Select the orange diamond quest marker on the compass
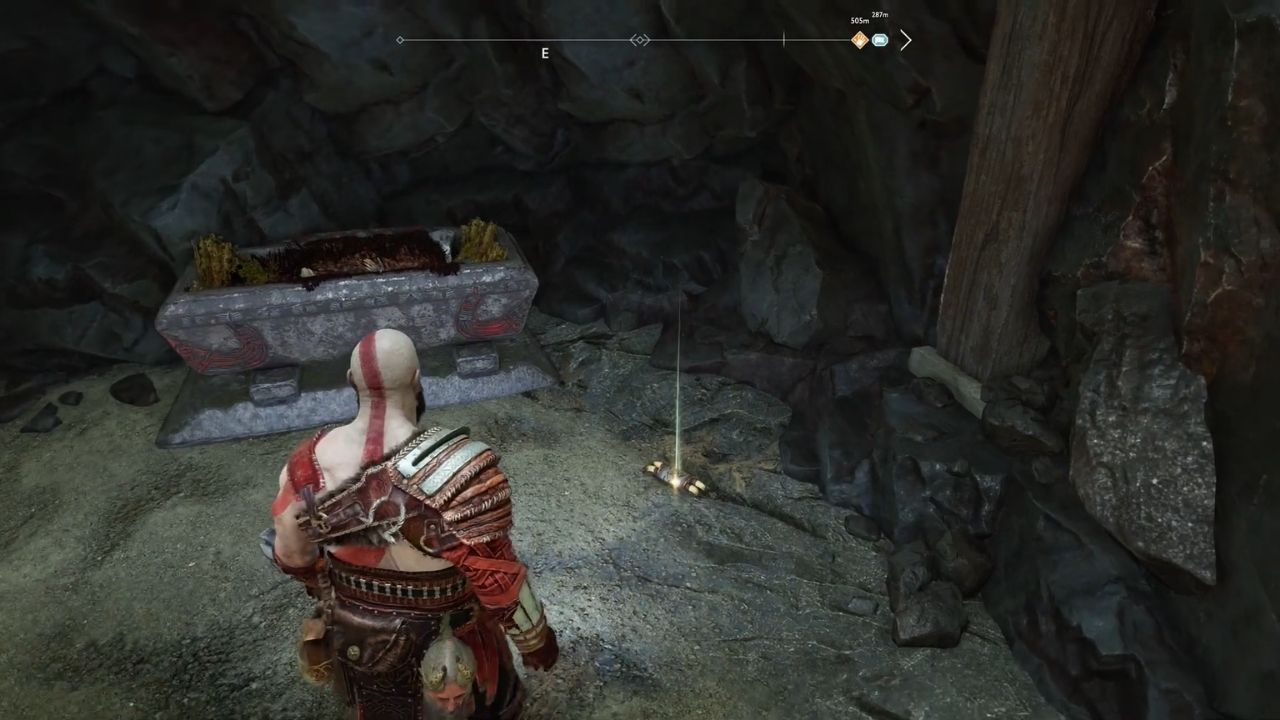Image resolution: width=1280 pixels, height=720 pixels. tap(859, 40)
